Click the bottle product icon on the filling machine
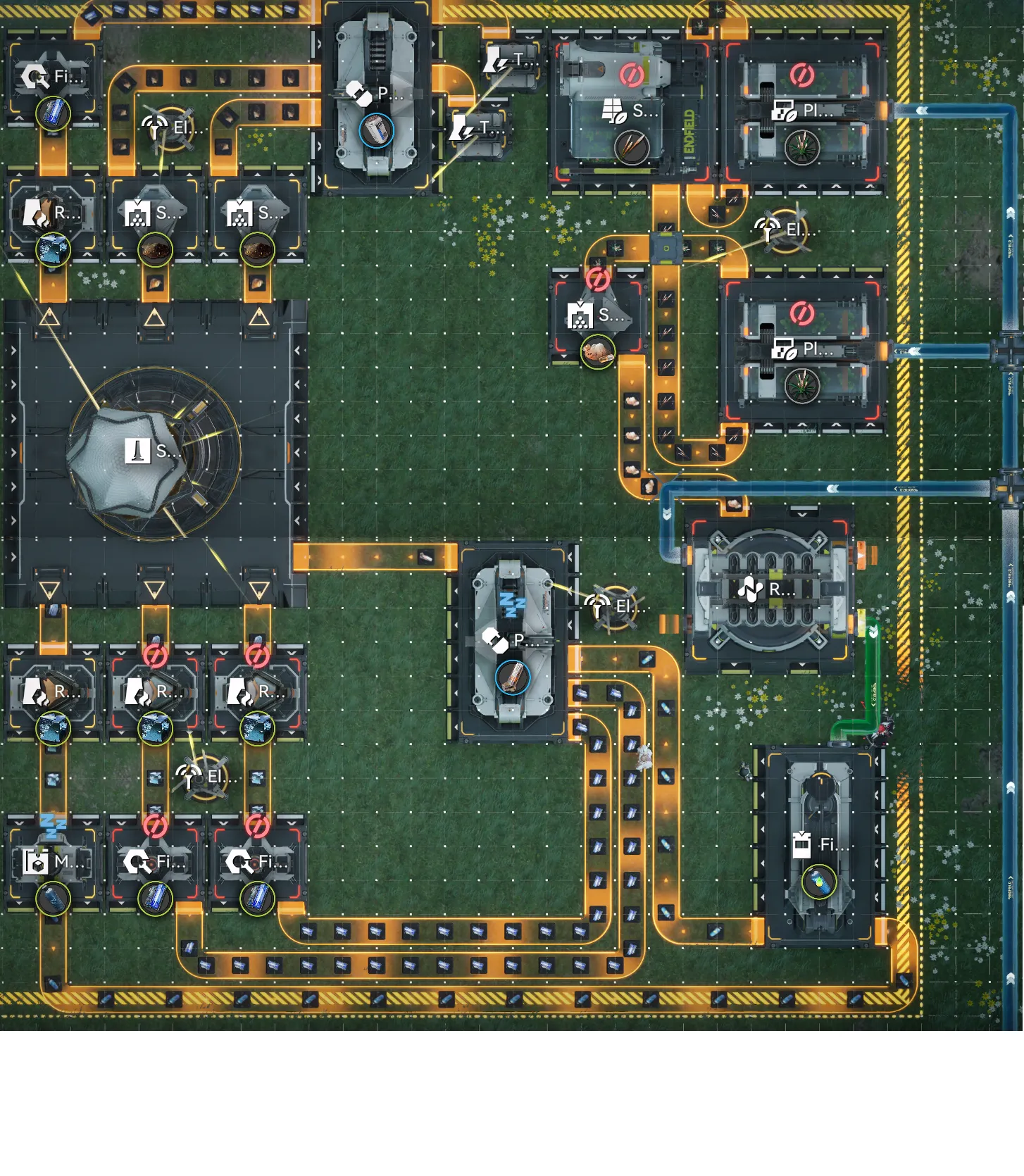1024x1176 pixels. click(819, 881)
